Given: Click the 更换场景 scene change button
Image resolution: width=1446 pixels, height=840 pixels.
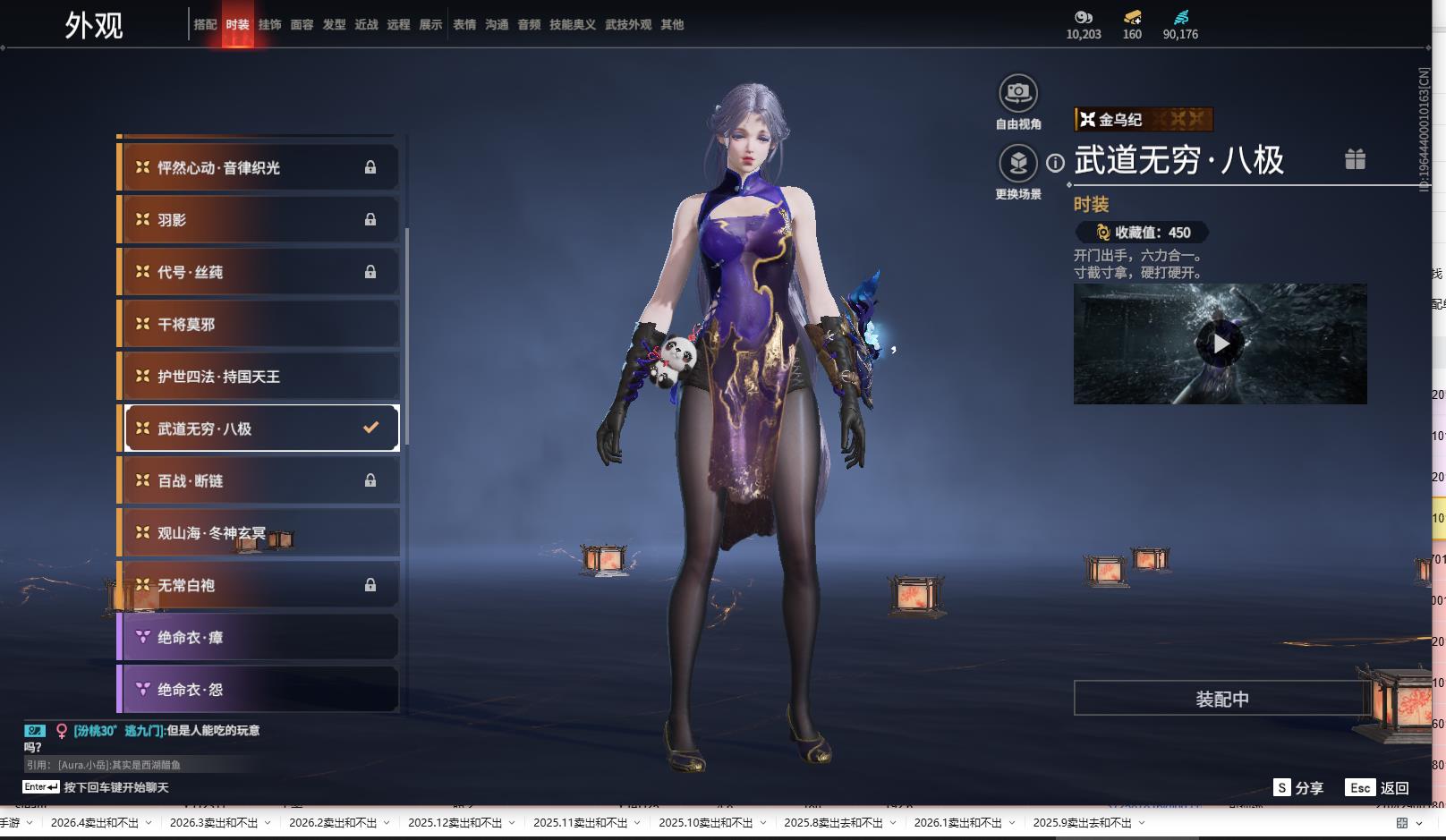Looking at the screenshot, I should point(1018,164).
